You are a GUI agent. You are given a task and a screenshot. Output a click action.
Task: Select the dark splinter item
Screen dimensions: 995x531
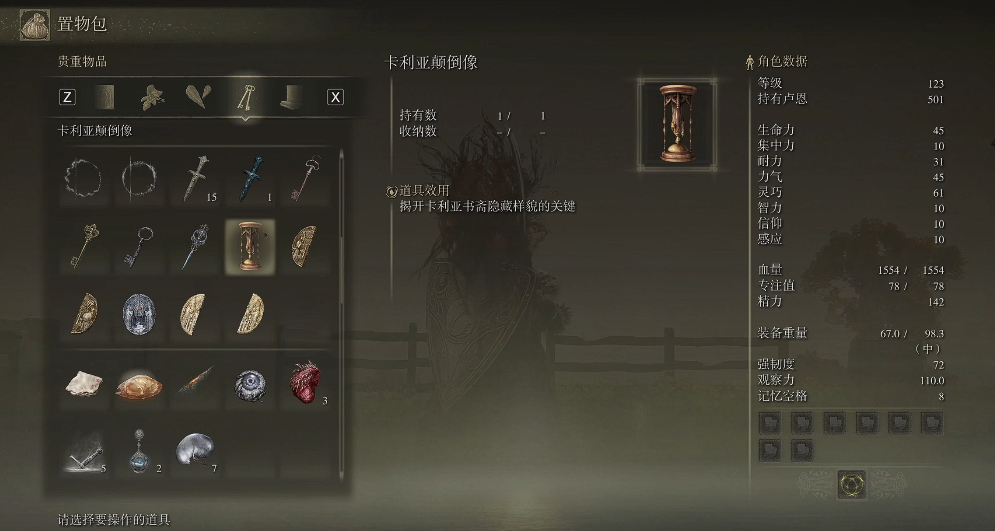(x=194, y=382)
